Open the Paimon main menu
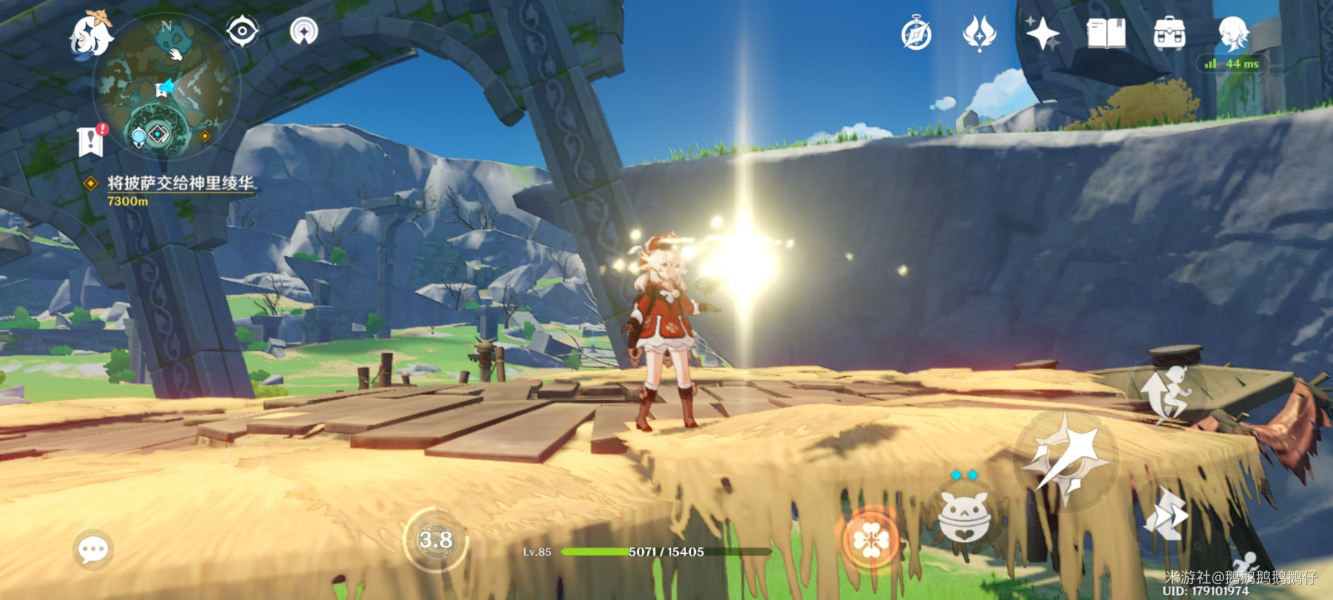This screenshot has height=600, width=1333. point(91,34)
